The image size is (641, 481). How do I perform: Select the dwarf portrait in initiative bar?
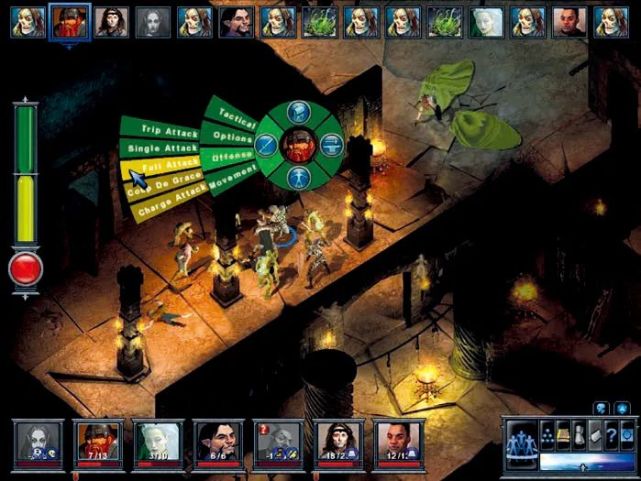pos(70,20)
